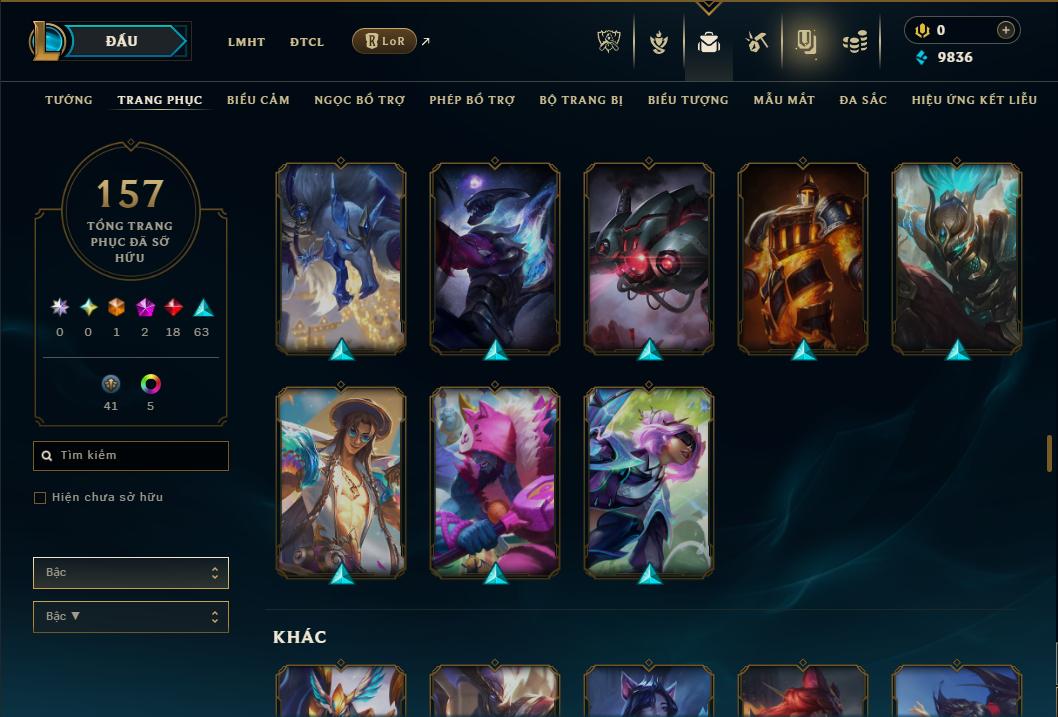Click the plus button to buy currency

click(x=1005, y=30)
